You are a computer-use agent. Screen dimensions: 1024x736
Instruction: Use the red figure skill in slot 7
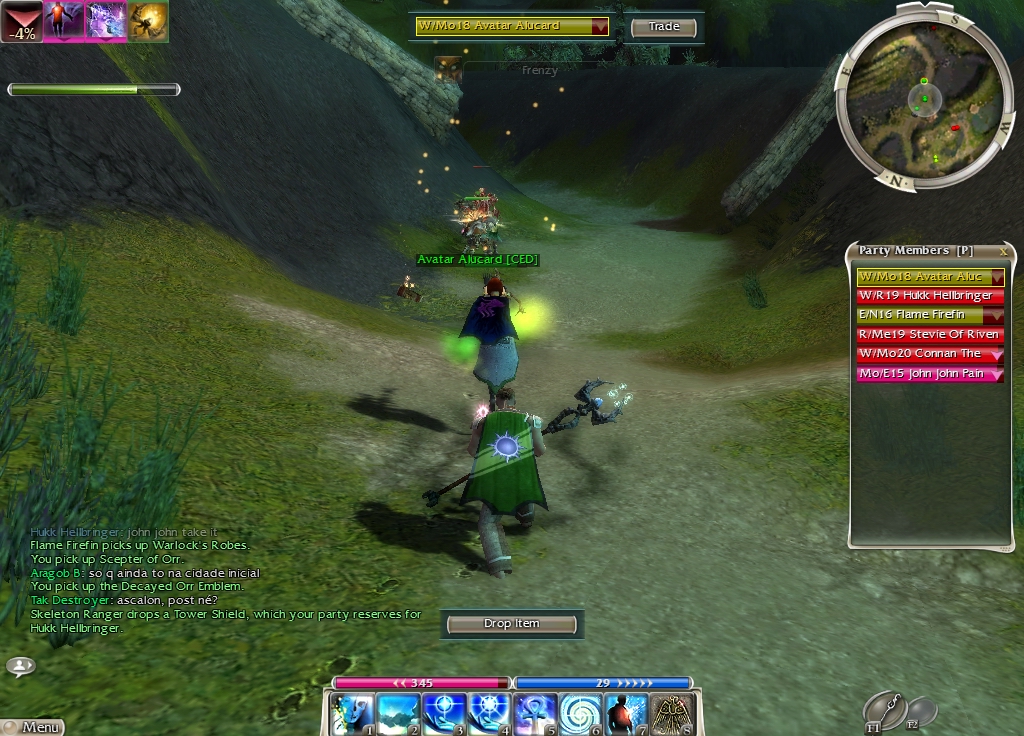(x=626, y=714)
